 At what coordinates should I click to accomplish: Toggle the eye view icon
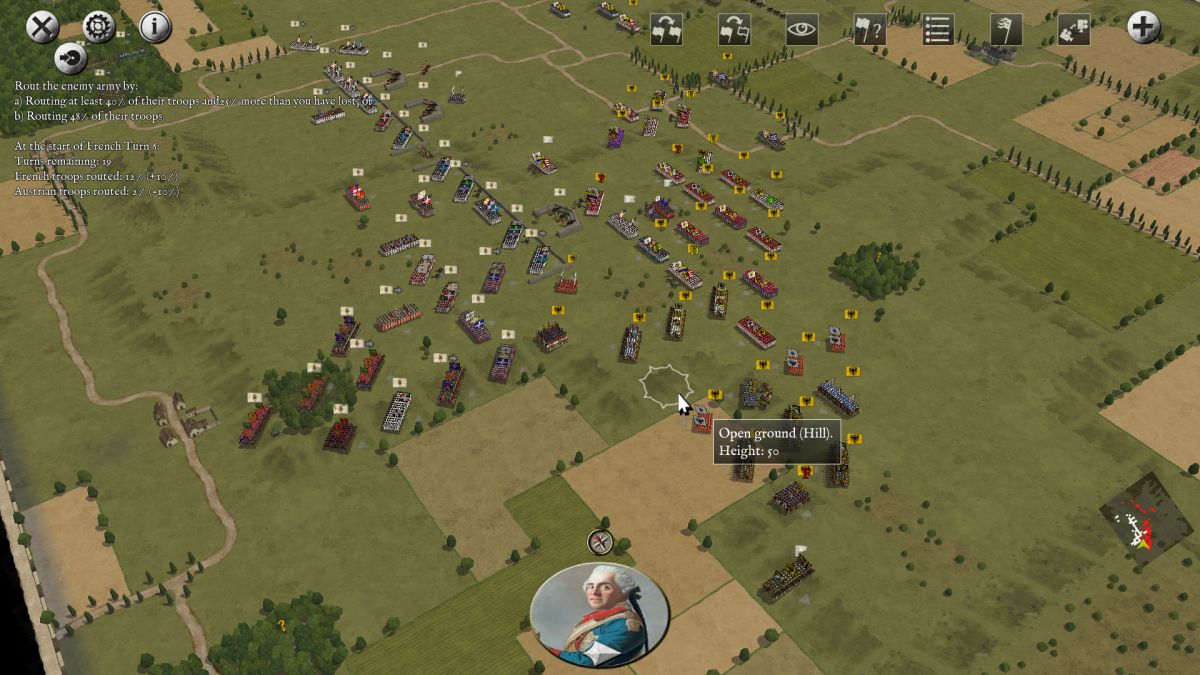[x=802, y=29]
